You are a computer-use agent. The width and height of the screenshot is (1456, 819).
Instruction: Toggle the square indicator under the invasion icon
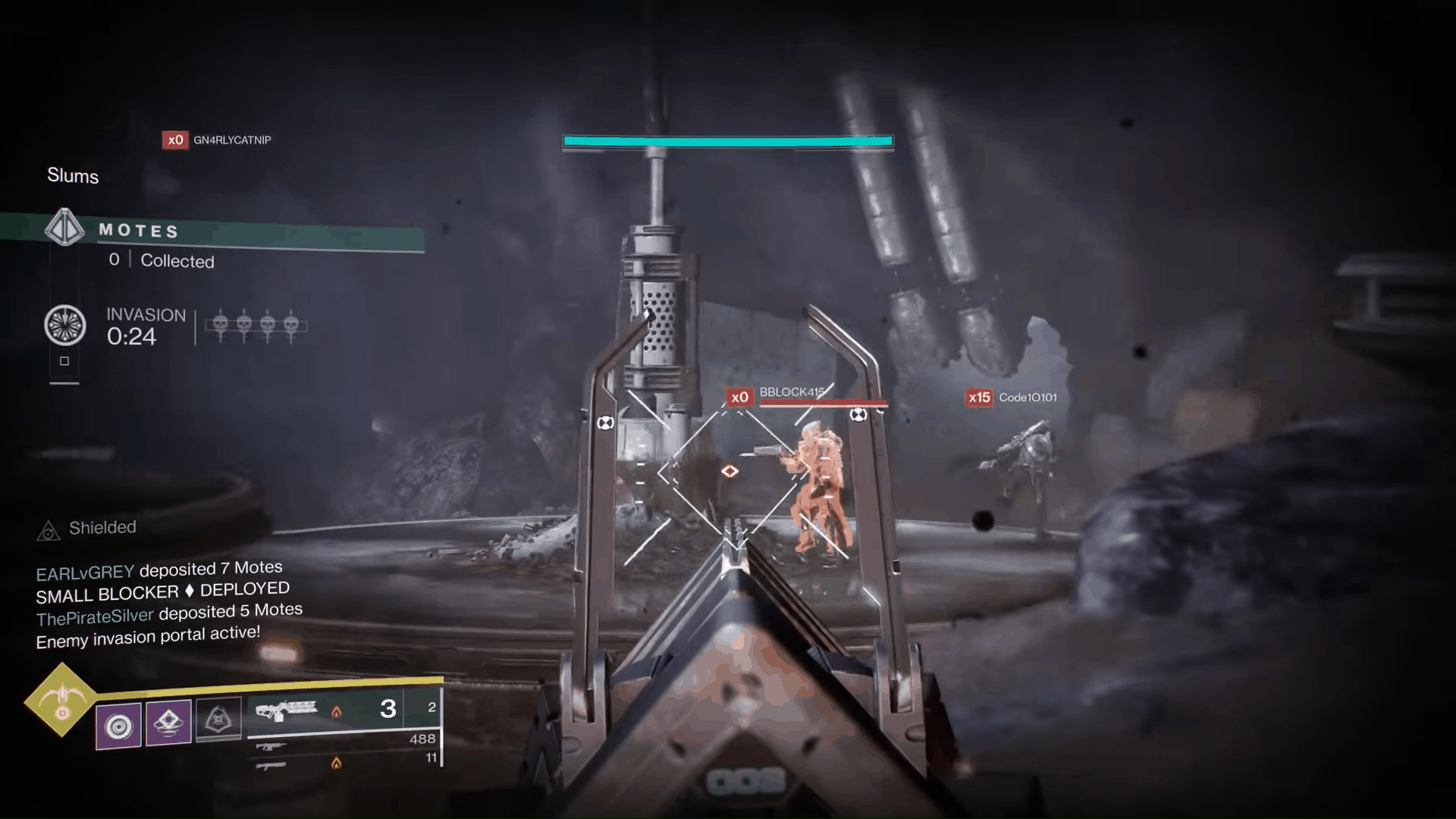tap(64, 362)
